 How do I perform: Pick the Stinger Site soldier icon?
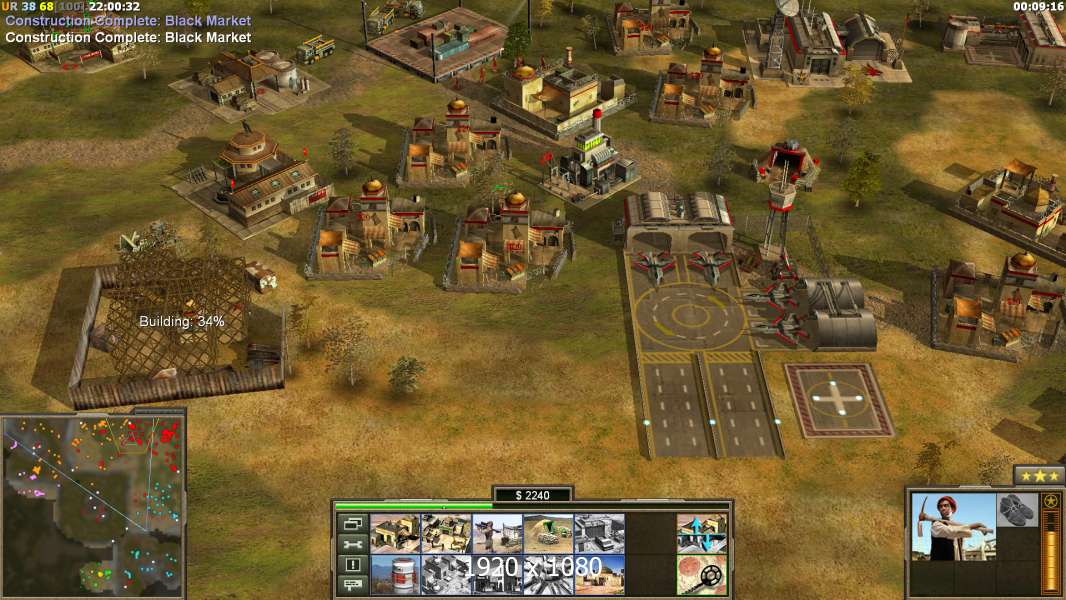pyautogui.click(x=497, y=534)
